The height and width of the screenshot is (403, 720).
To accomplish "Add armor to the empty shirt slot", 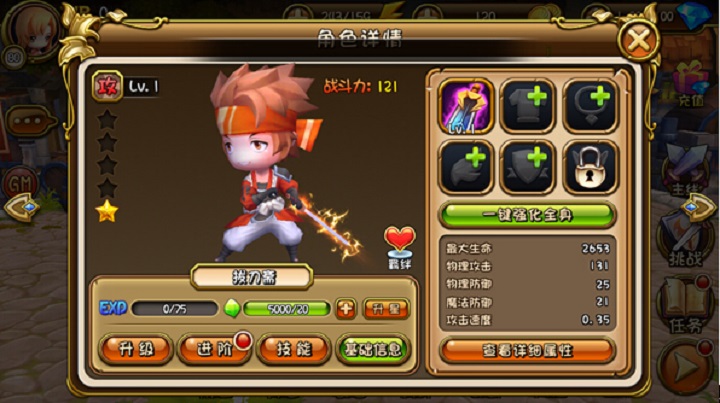I will coord(528,105).
